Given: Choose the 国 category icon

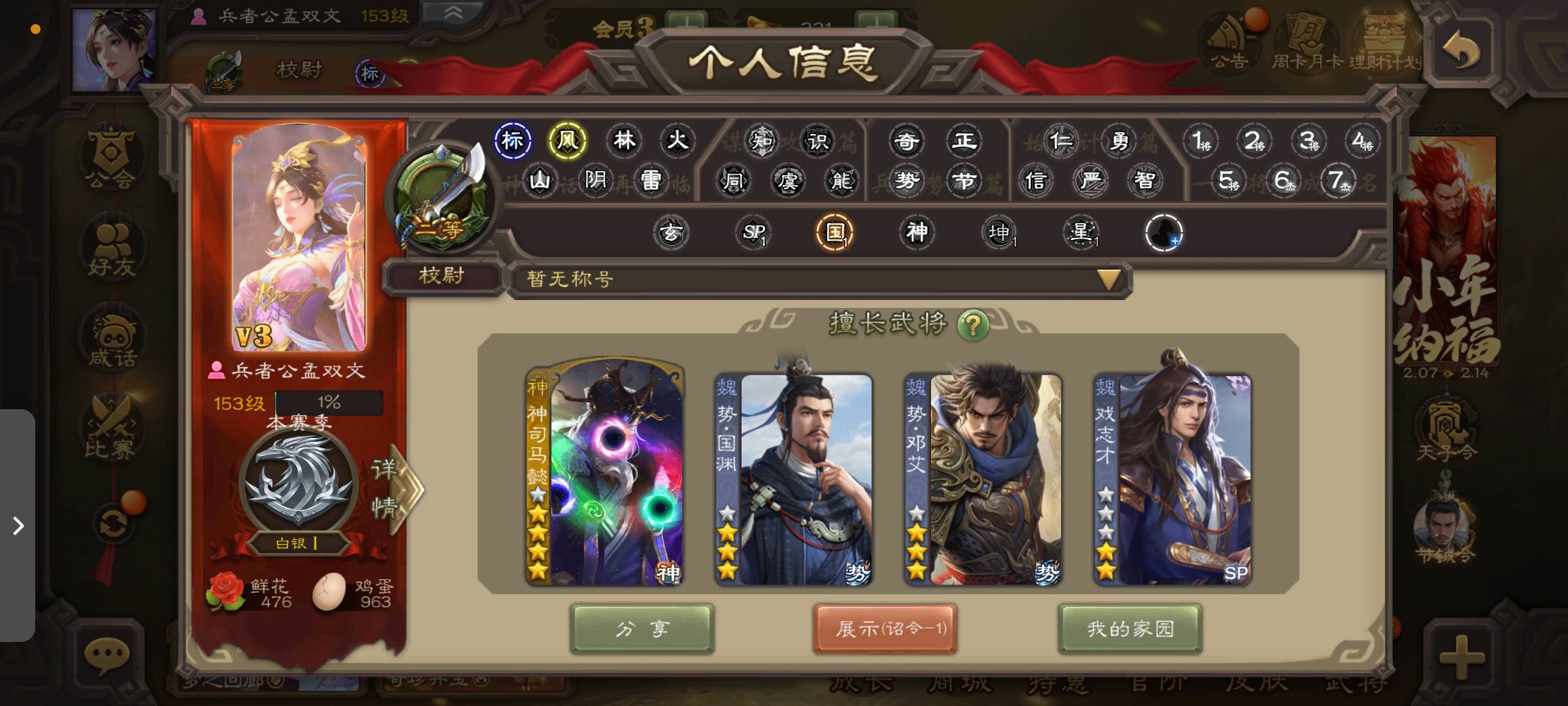Looking at the screenshot, I should coord(835,233).
